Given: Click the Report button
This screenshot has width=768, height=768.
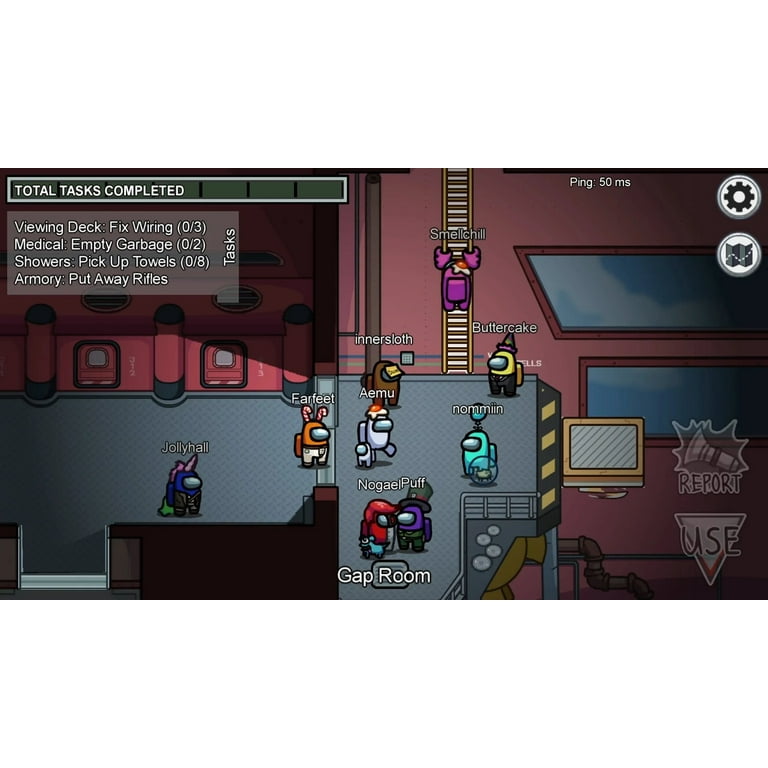Looking at the screenshot, I should [x=710, y=459].
